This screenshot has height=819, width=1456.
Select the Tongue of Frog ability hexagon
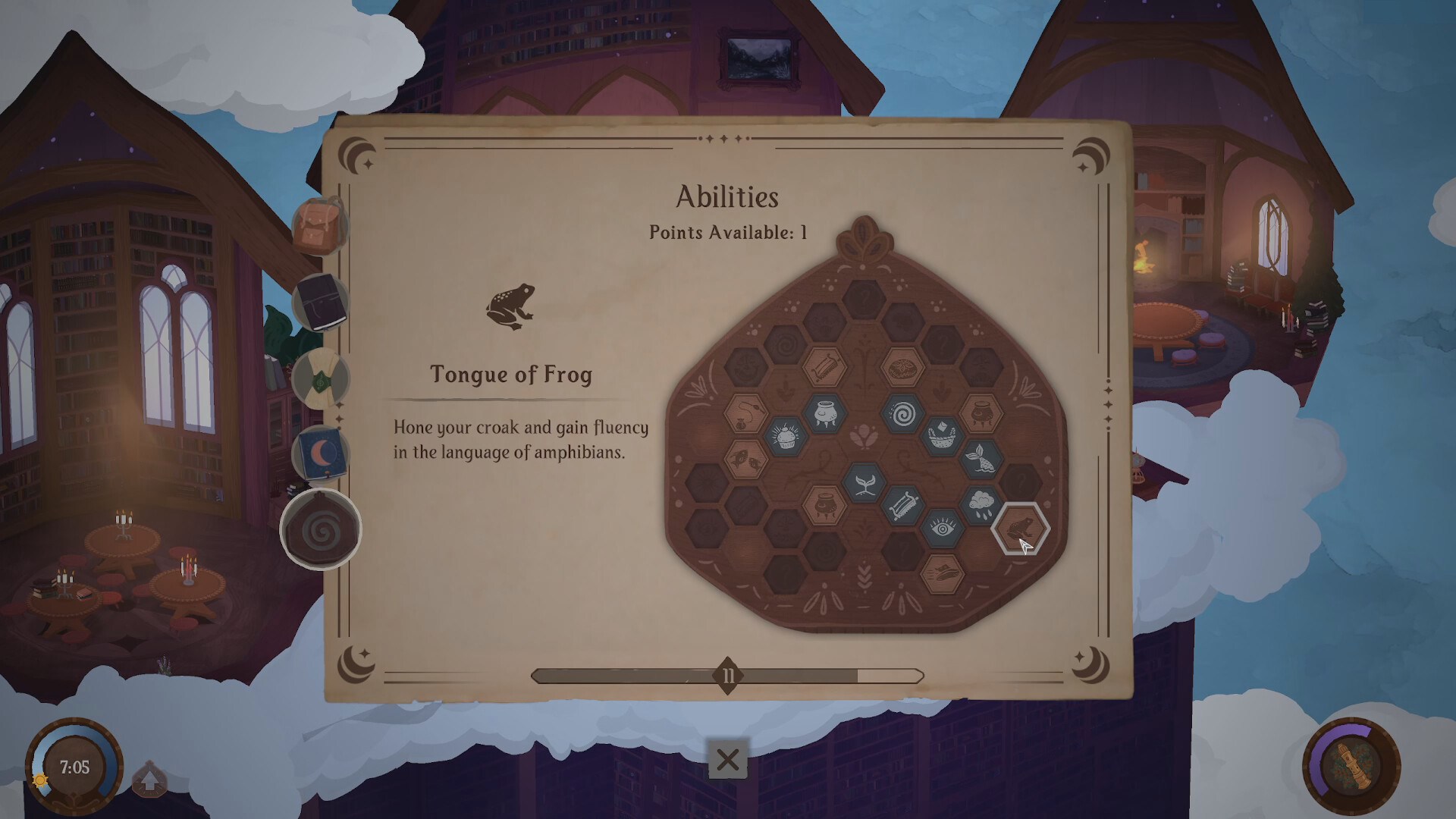(x=1020, y=529)
